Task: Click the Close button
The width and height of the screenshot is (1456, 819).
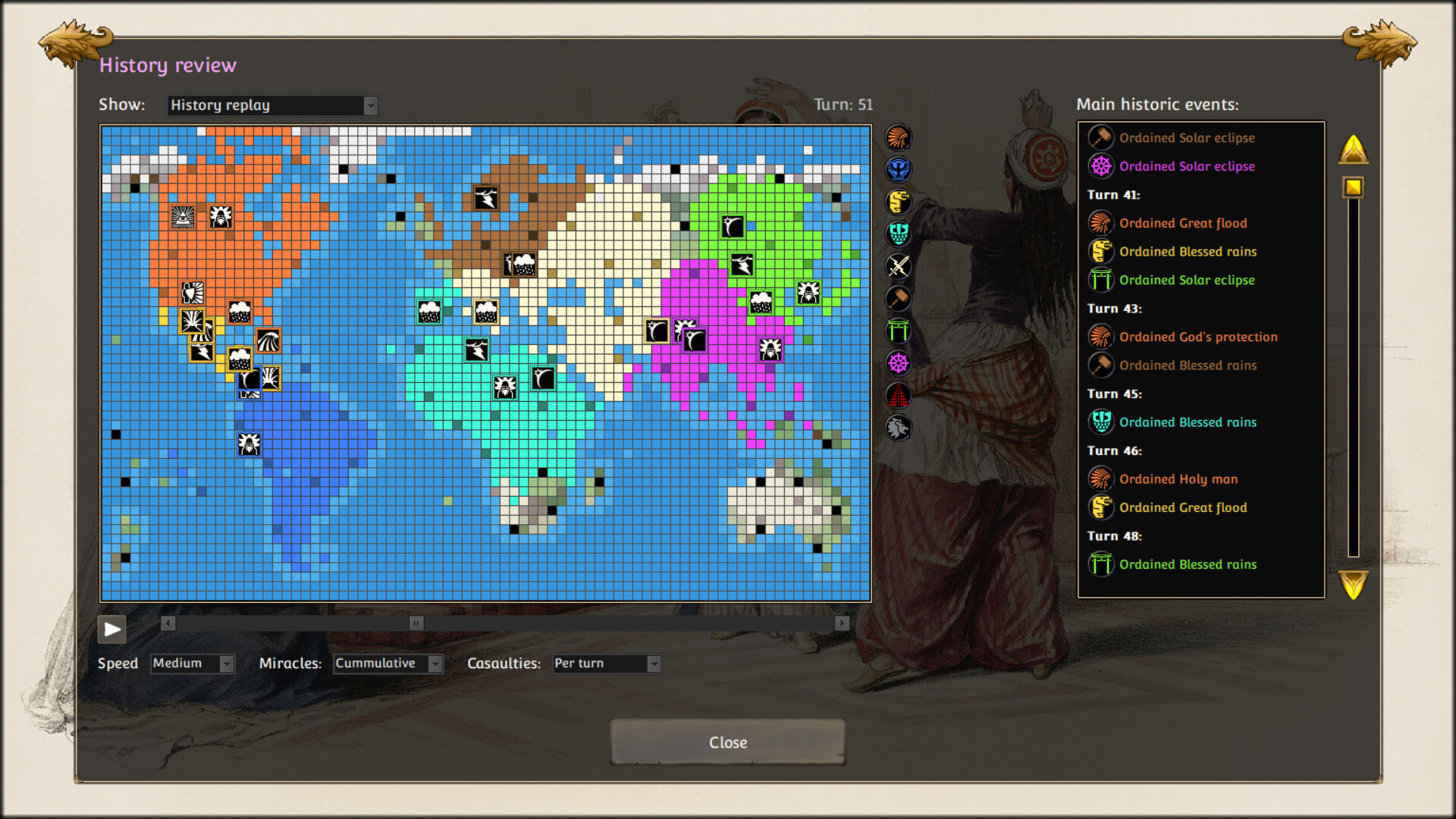Action: pyautogui.click(x=727, y=742)
